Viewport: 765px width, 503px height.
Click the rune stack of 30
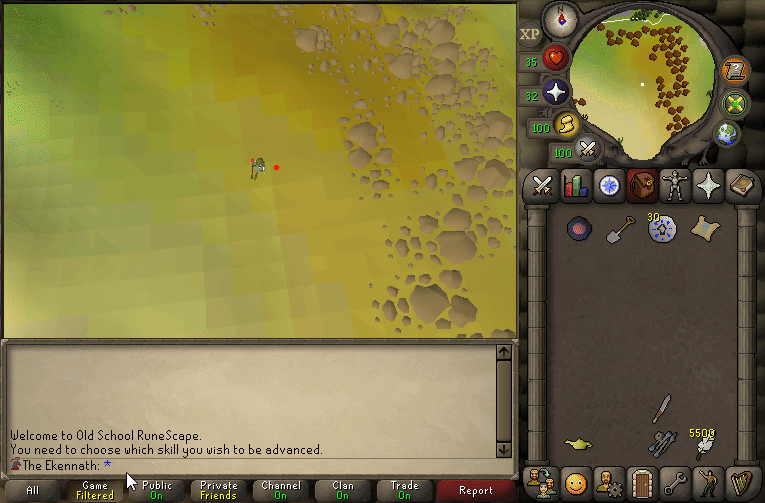660,229
